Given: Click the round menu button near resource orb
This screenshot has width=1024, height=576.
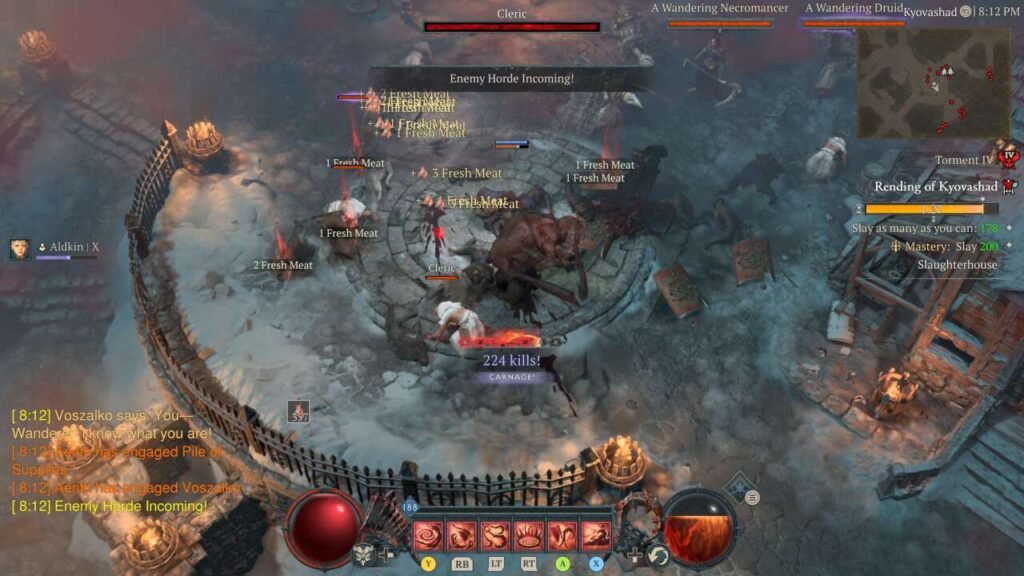Looking at the screenshot, I should 752,497.
